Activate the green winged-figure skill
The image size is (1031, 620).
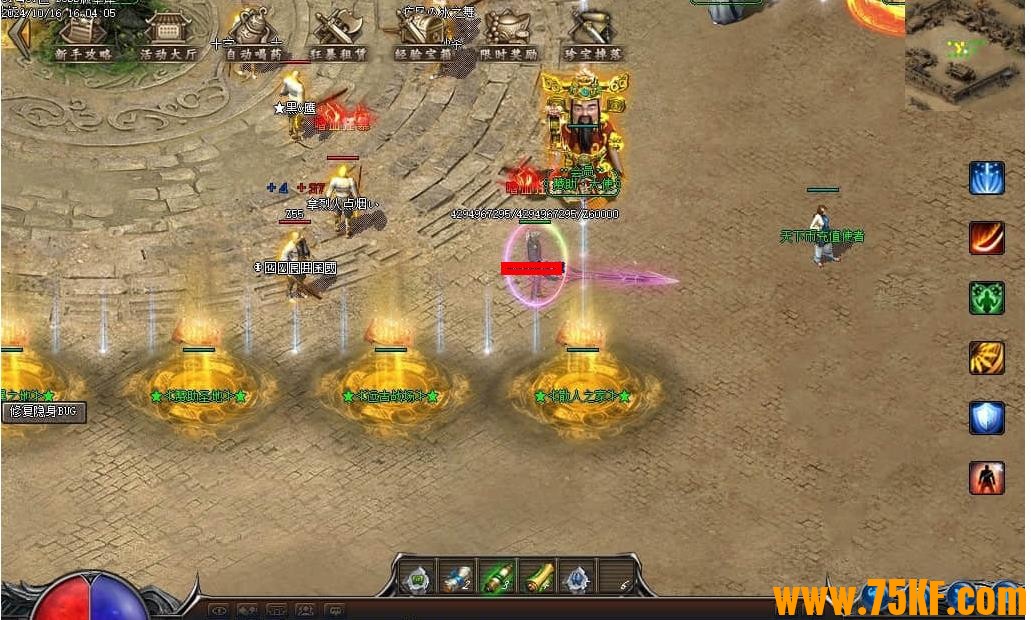(x=986, y=298)
